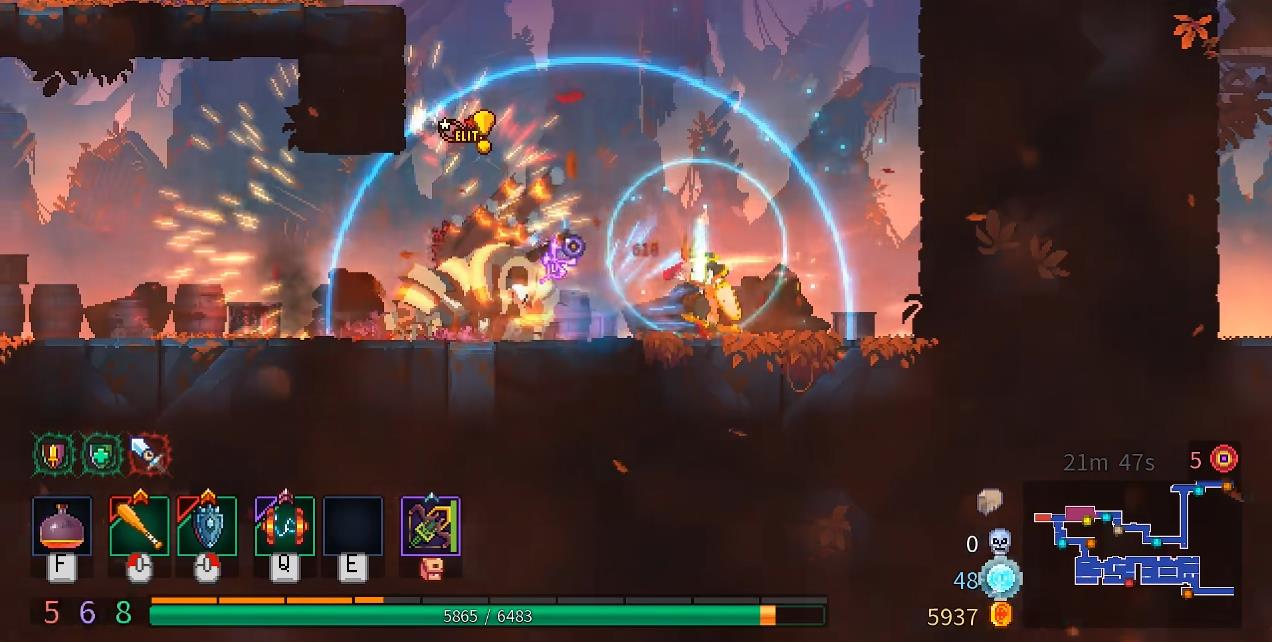
Task: Select the baseball bat weapon slot
Action: [139, 526]
